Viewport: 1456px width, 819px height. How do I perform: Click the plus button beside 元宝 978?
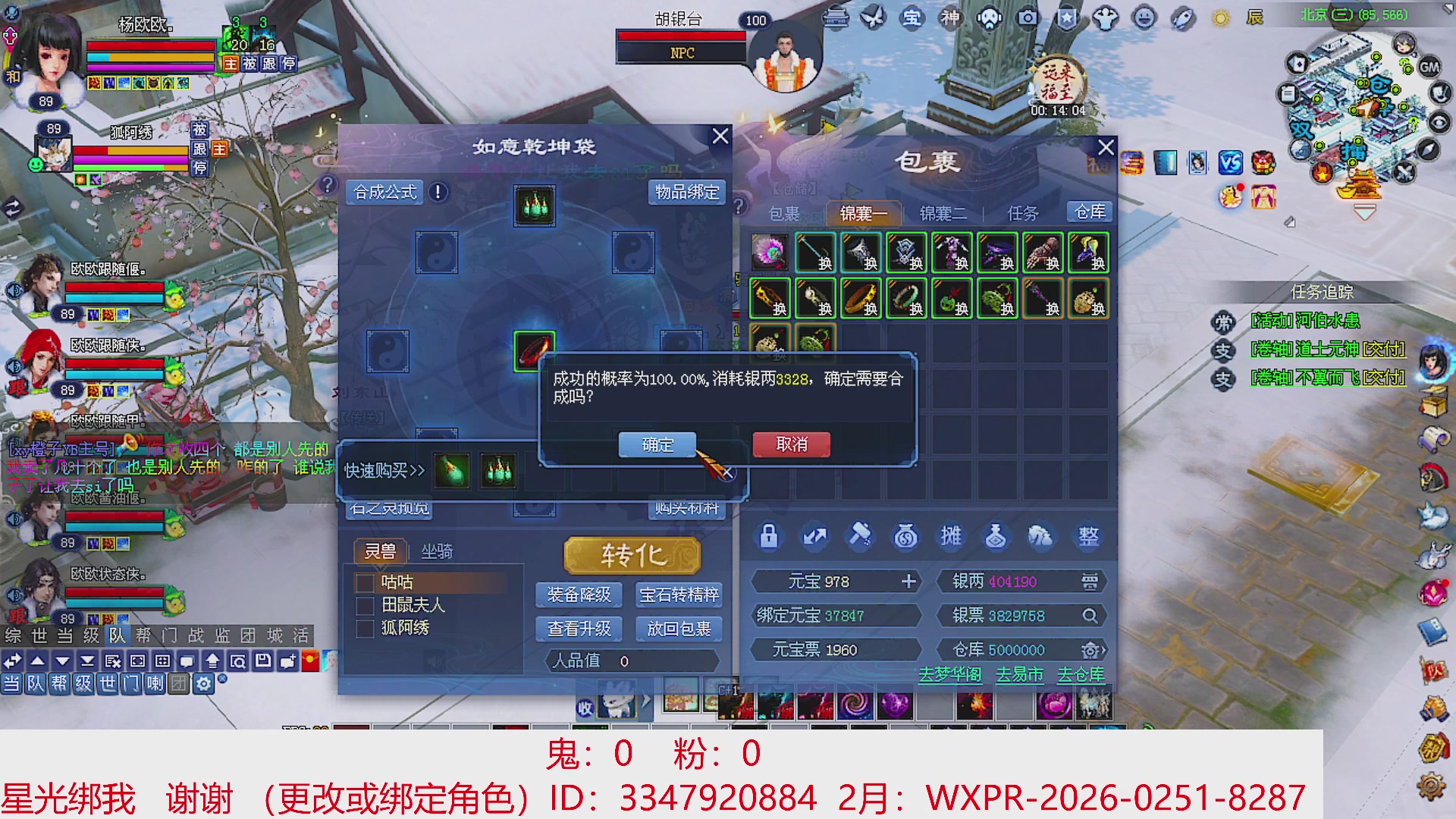tap(907, 582)
